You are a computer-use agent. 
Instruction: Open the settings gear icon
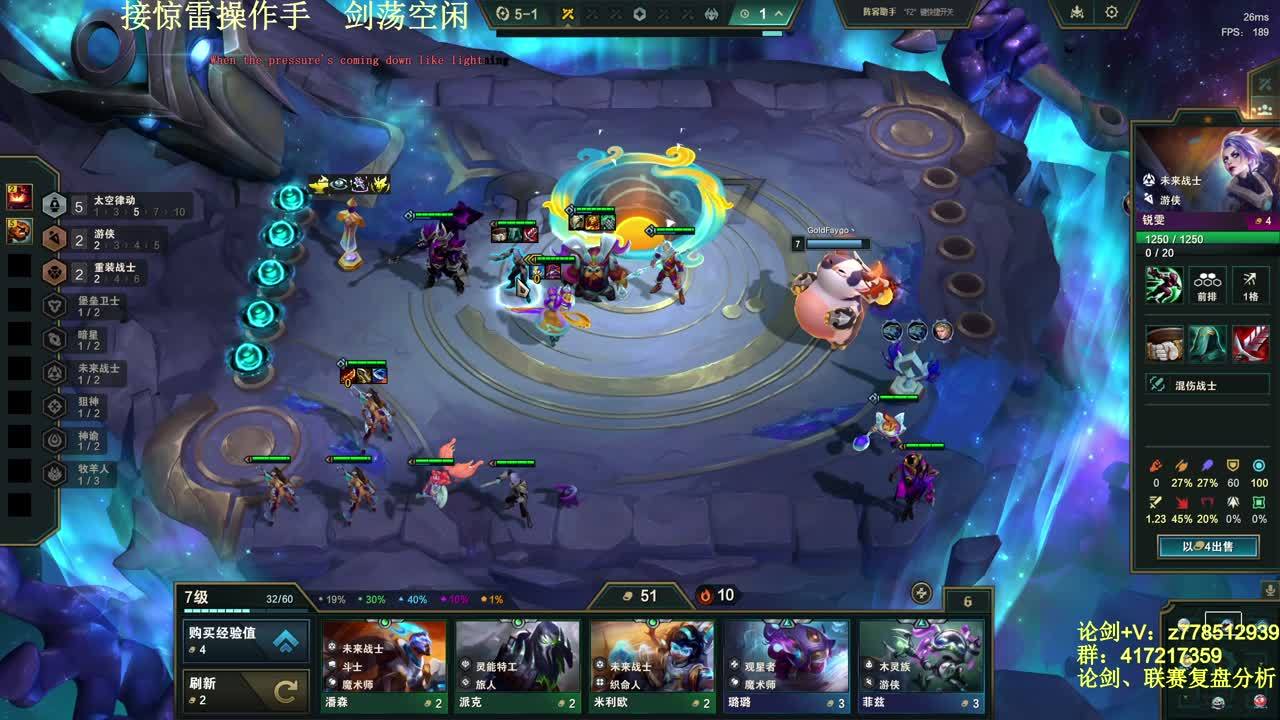pyautogui.click(x=1111, y=13)
